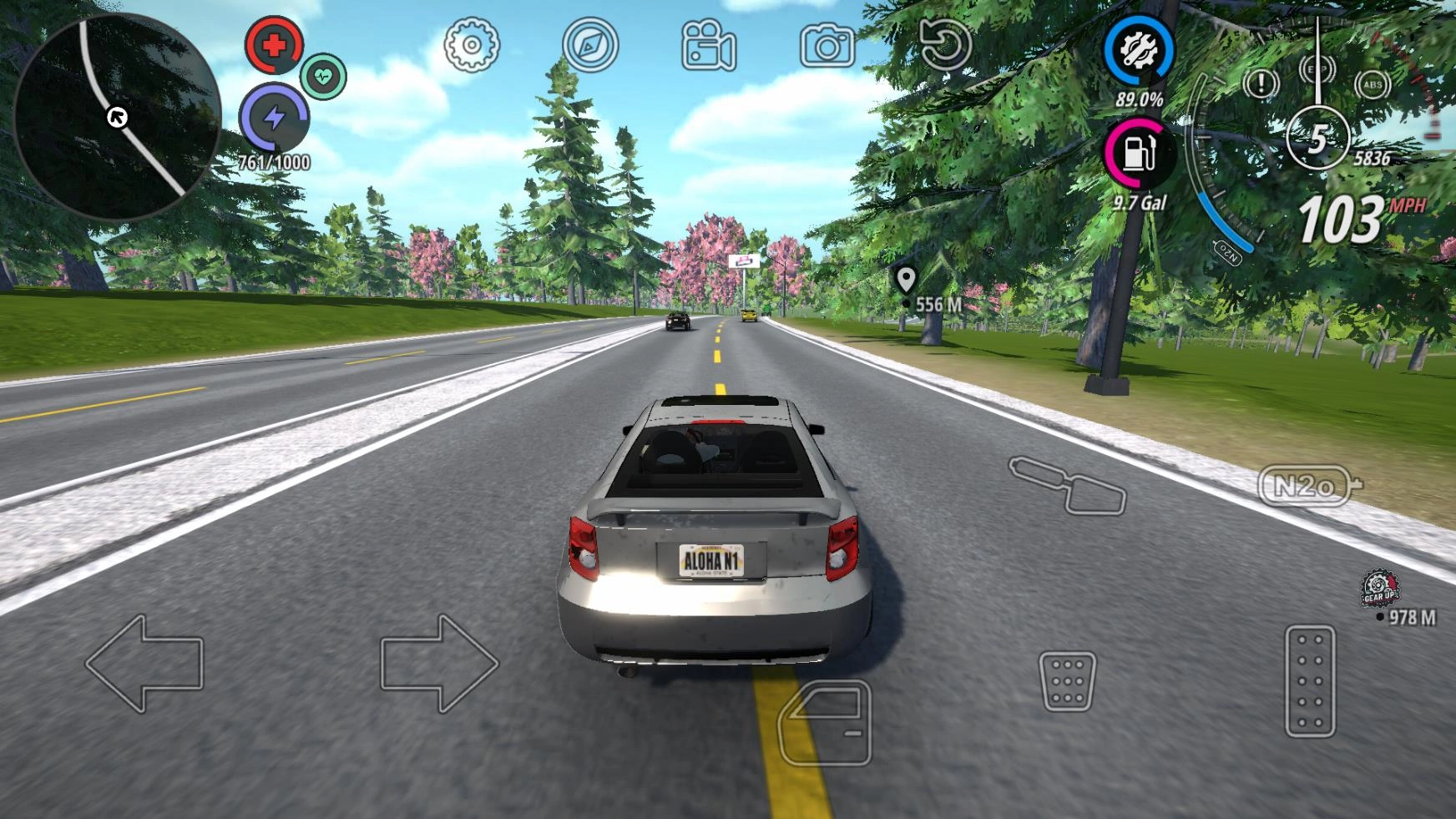
Task: Open the vehicle repair condition icon
Action: [x=1139, y=50]
